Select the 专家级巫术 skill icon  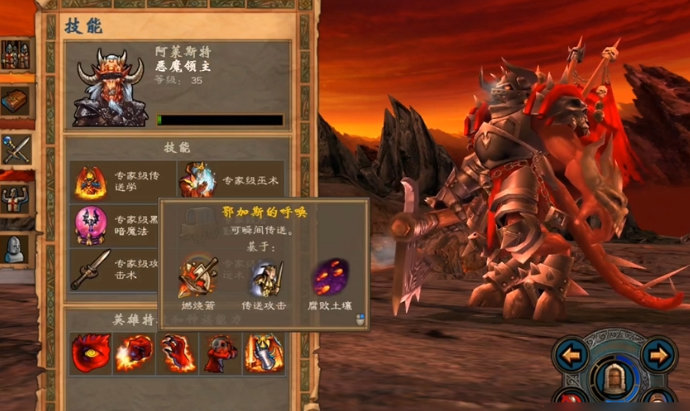pyautogui.click(x=197, y=180)
